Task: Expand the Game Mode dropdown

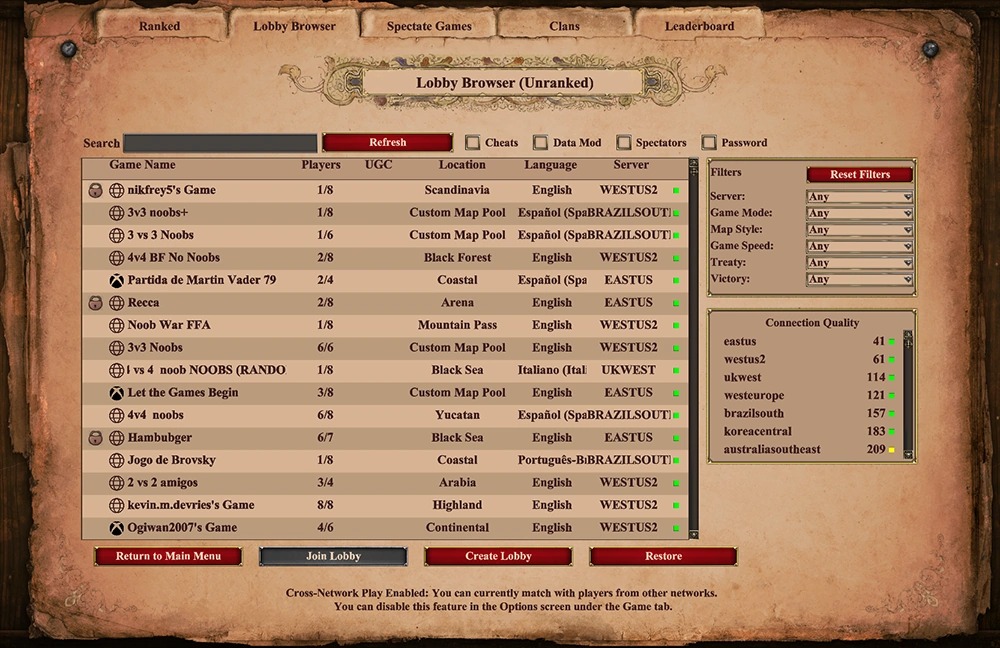Action: 859,213
